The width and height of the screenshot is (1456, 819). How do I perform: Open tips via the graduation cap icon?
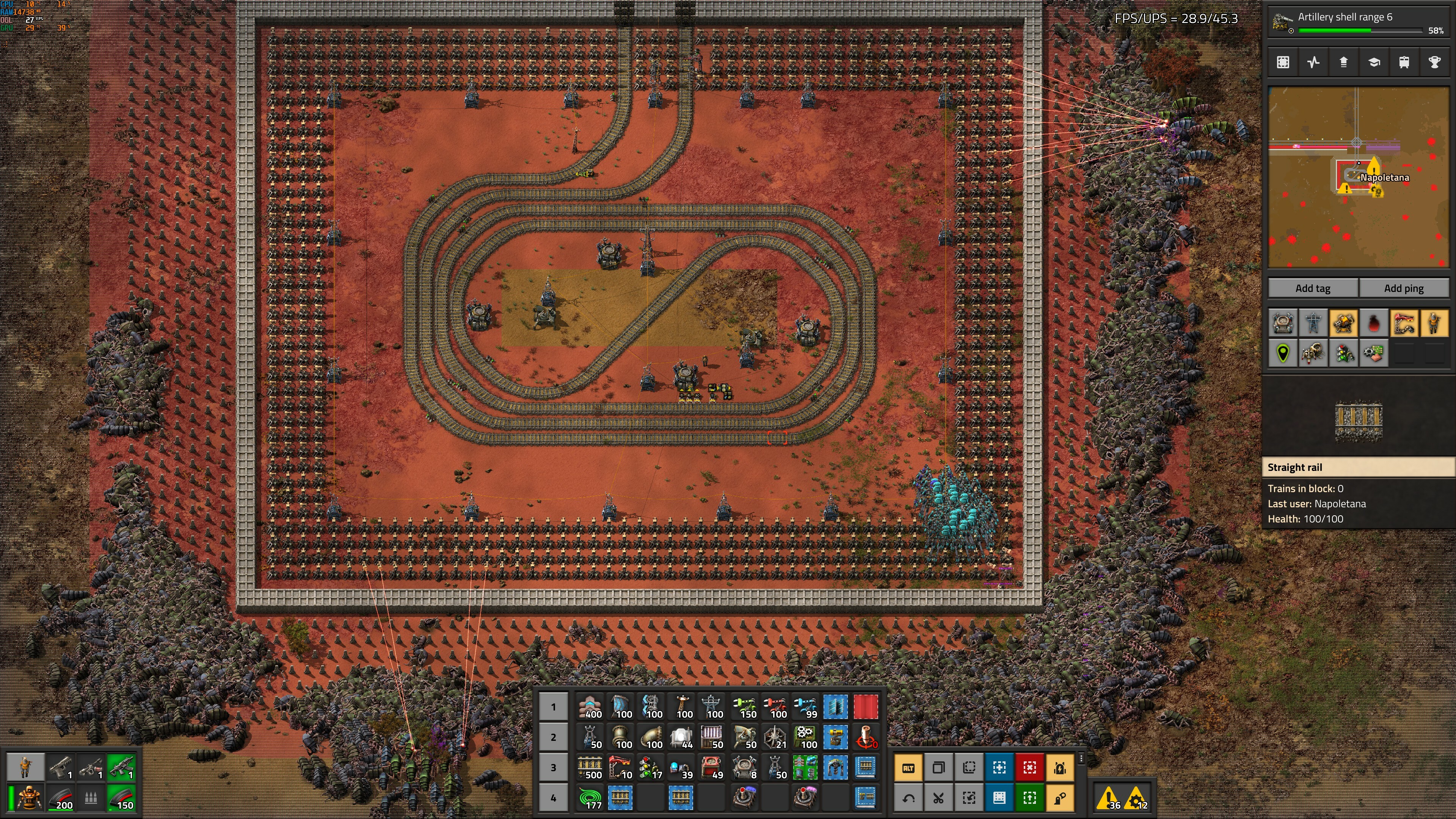point(1374,62)
